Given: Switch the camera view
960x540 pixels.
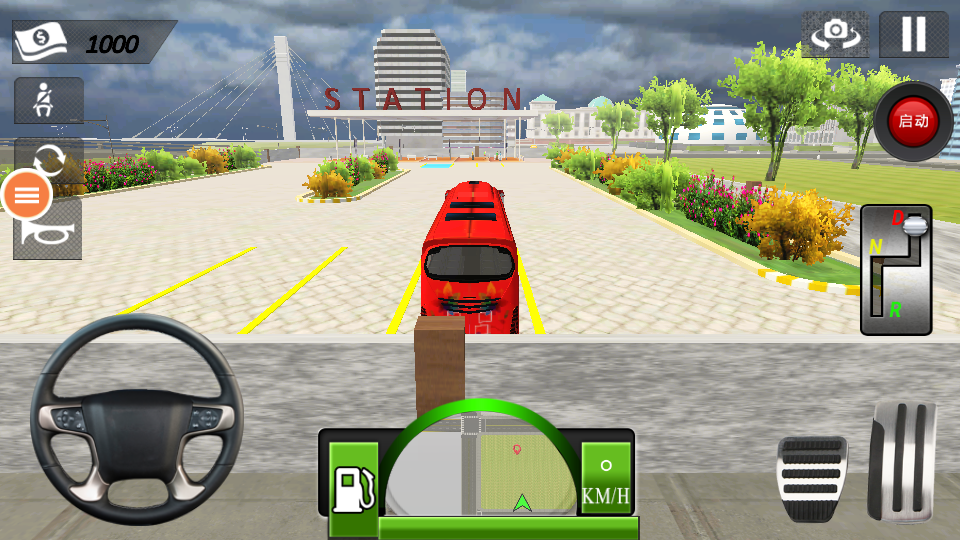Looking at the screenshot, I should 834,34.
